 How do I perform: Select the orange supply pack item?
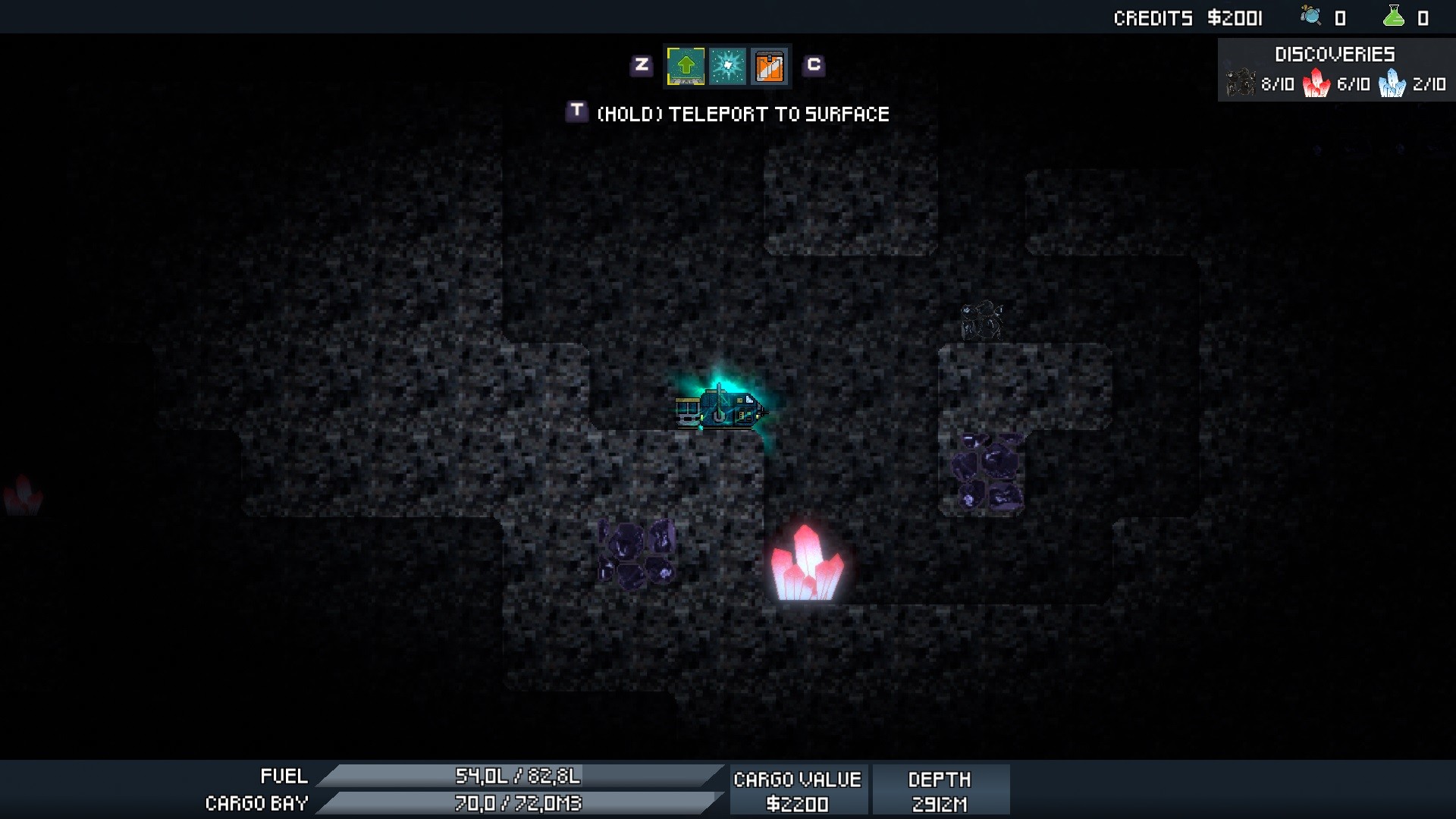click(x=770, y=66)
